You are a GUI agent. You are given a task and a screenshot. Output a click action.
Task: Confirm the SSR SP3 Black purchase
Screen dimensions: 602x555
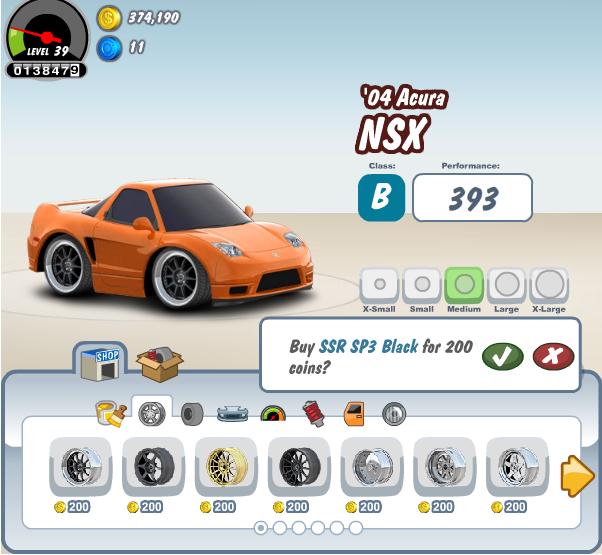point(502,355)
